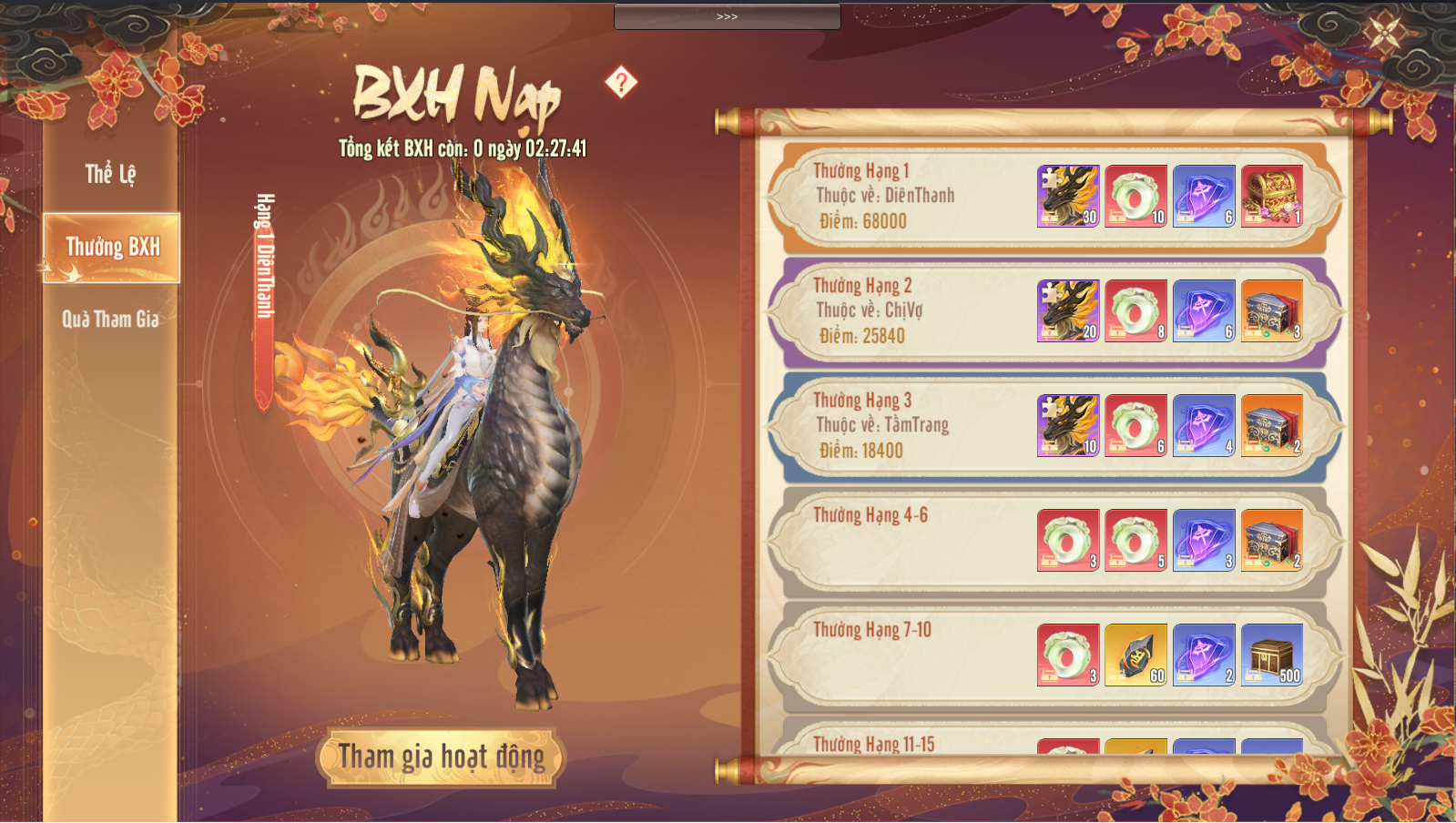View rank 1 dragon mount shard reward

(1068, 196)
